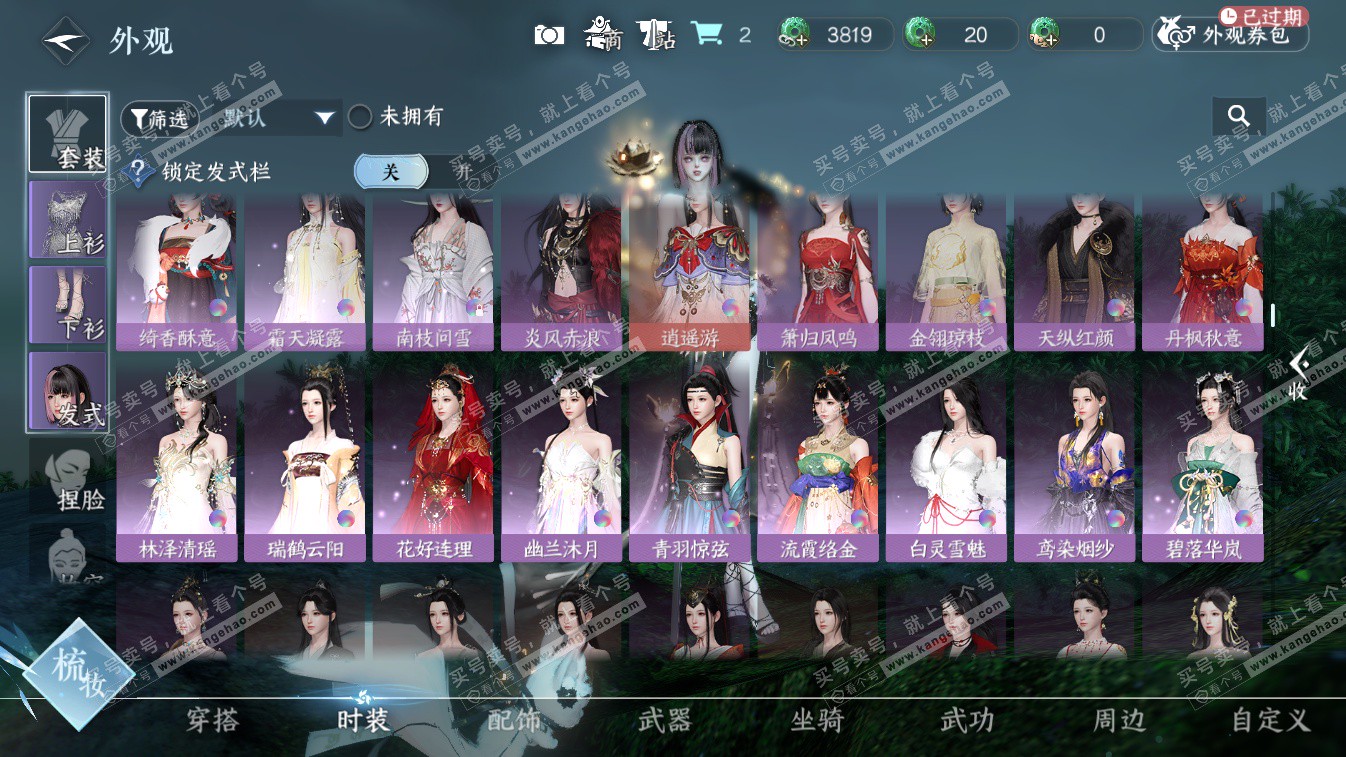Screen dimensions: 1346x757
Task: Switch to the 上衫 category
Action: [67, 219]
